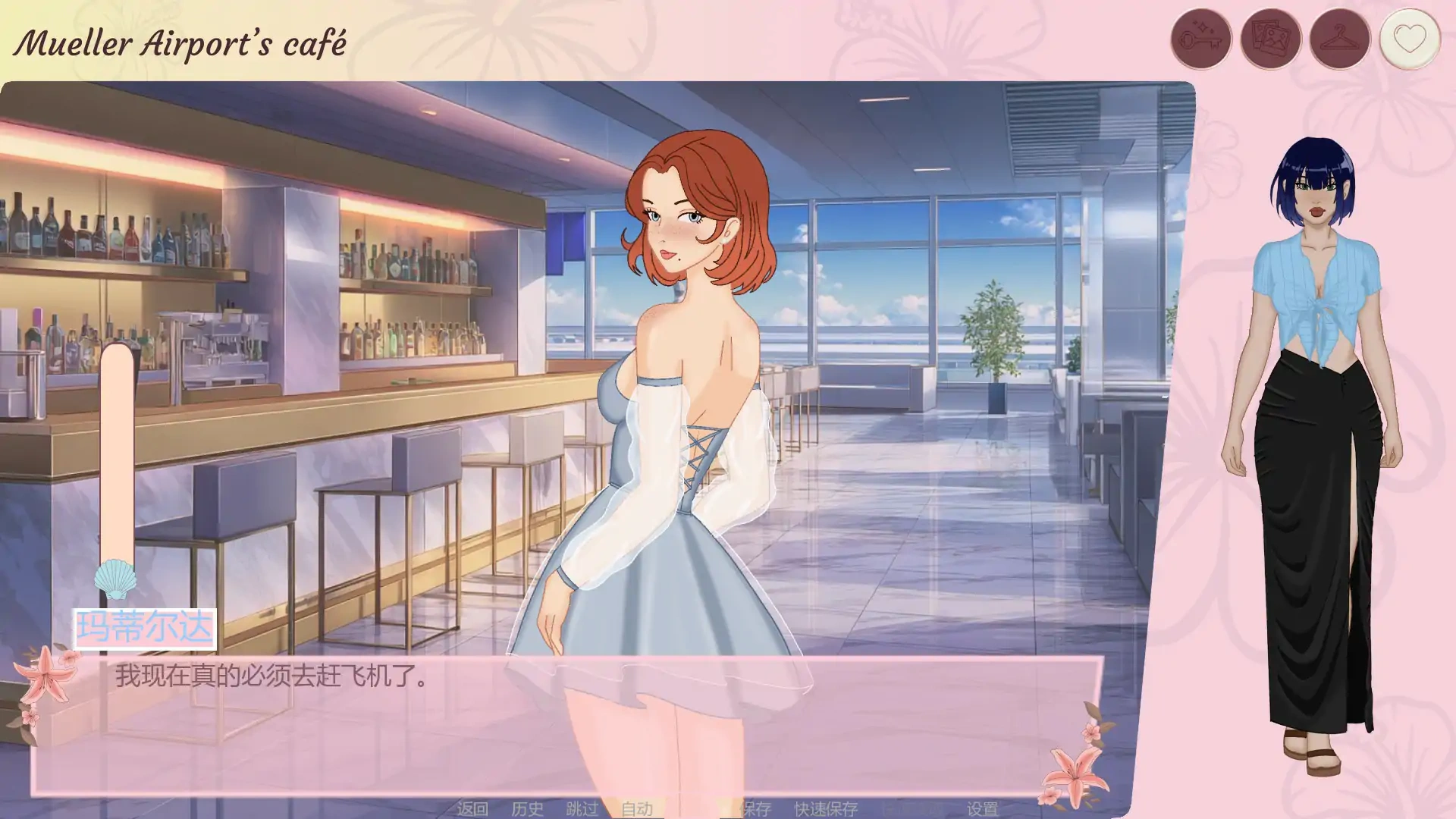
Task: Open the wardrobe using the hanger icon
Action: tap(1339, 36)
